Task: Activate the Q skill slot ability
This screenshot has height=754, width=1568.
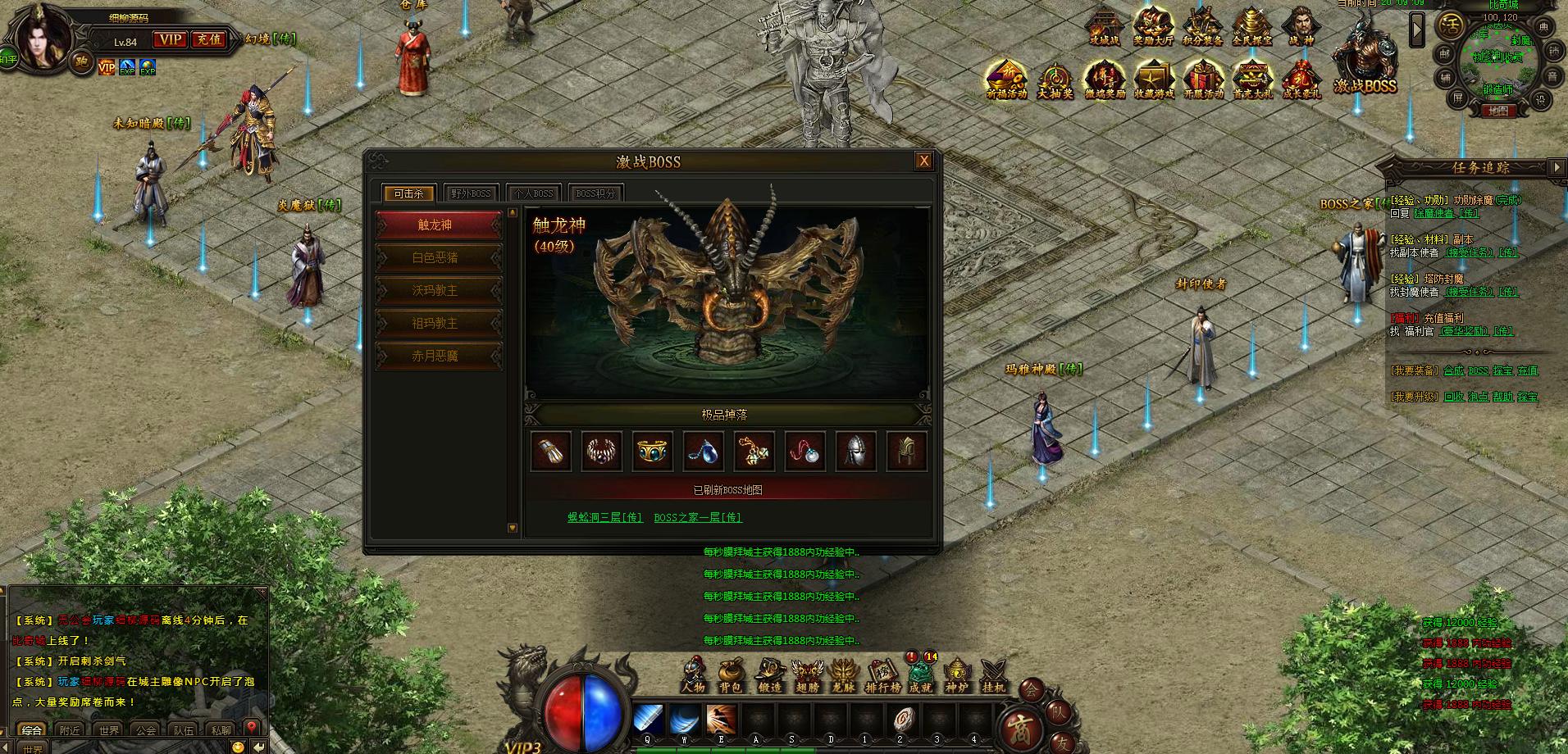Action: coord(648,720)
